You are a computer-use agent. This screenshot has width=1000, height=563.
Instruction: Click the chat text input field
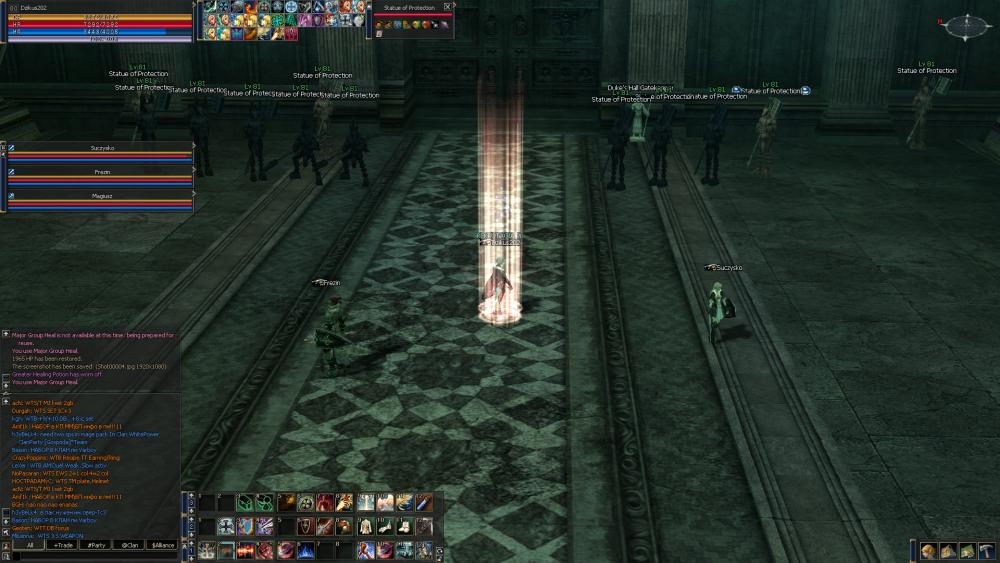(x=95, y=556)
